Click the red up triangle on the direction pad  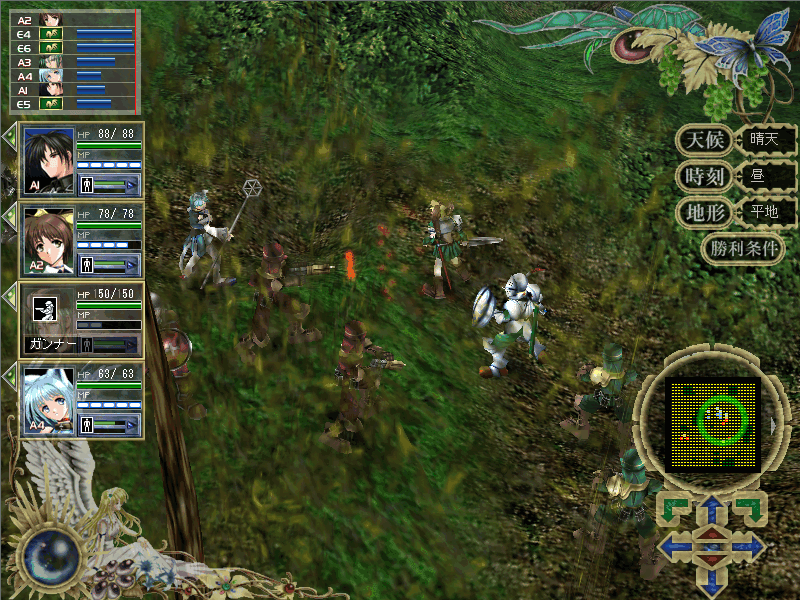712,534
